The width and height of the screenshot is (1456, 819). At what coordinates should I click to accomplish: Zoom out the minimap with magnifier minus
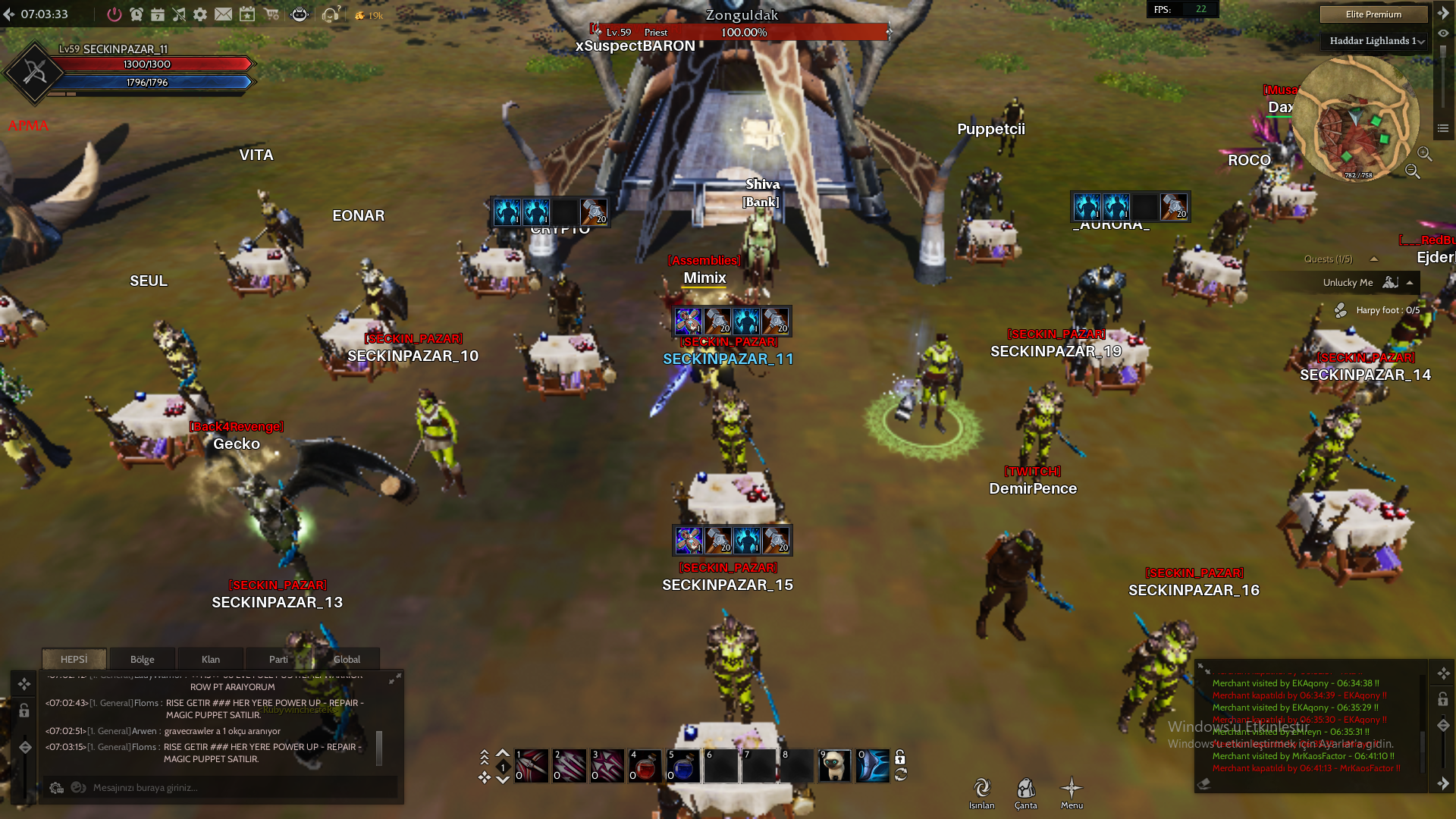coord(1412,171)
